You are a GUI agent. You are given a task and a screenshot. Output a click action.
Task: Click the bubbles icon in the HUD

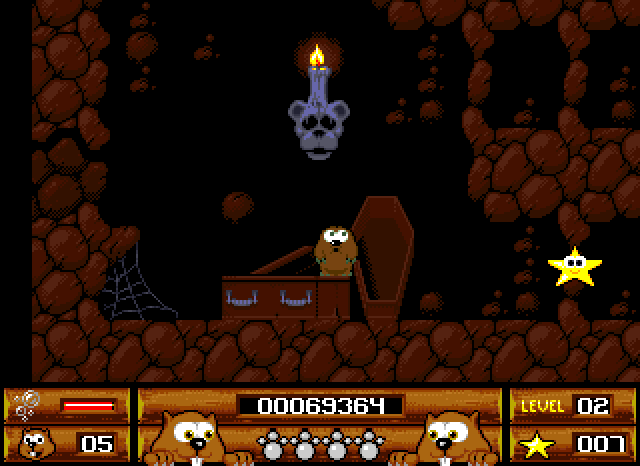tap(27, 404)
